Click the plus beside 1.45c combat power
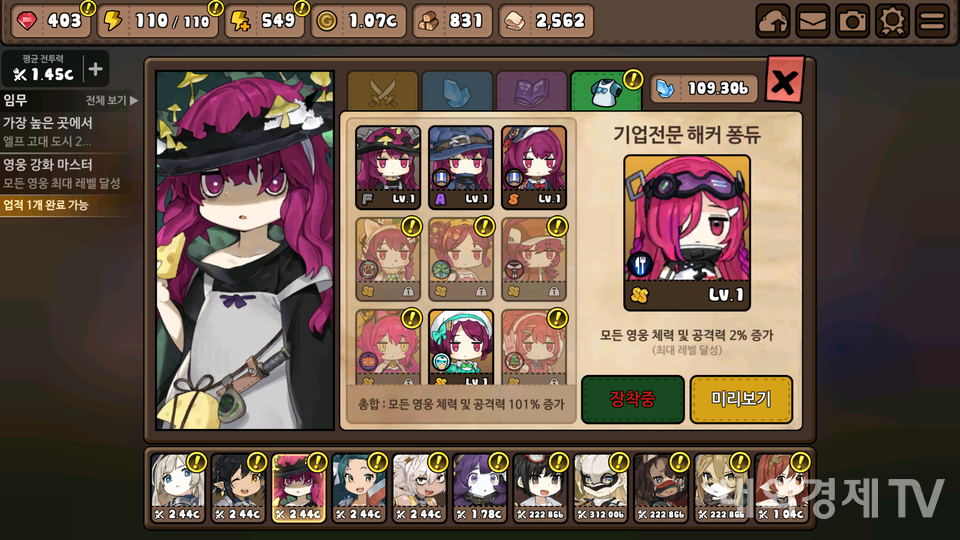The width and height of the screenshot is (960, 540). (x=95, y=69)
